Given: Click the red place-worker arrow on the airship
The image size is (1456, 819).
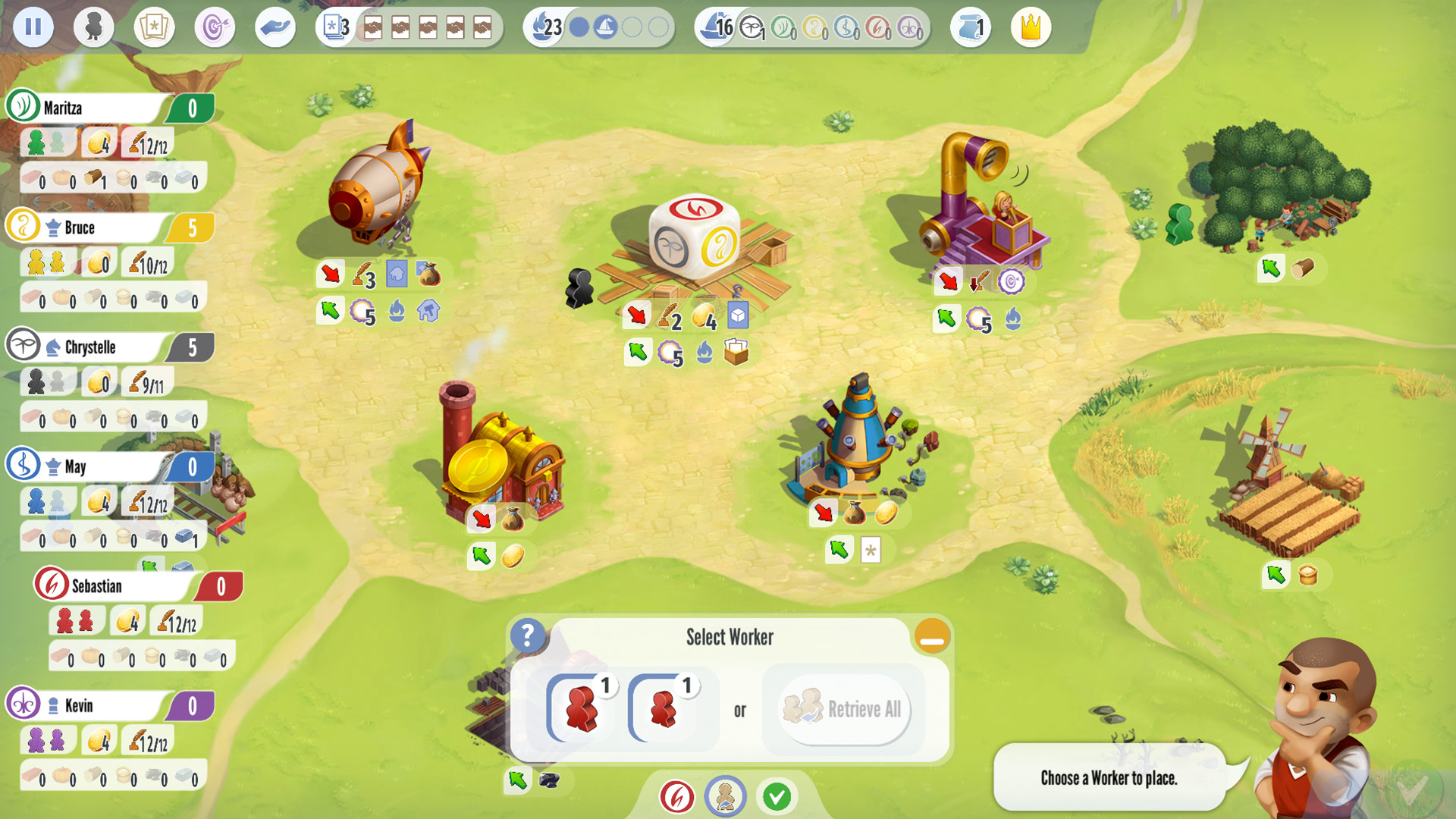Looking at the screenshot, I should (x=329, y=275).
